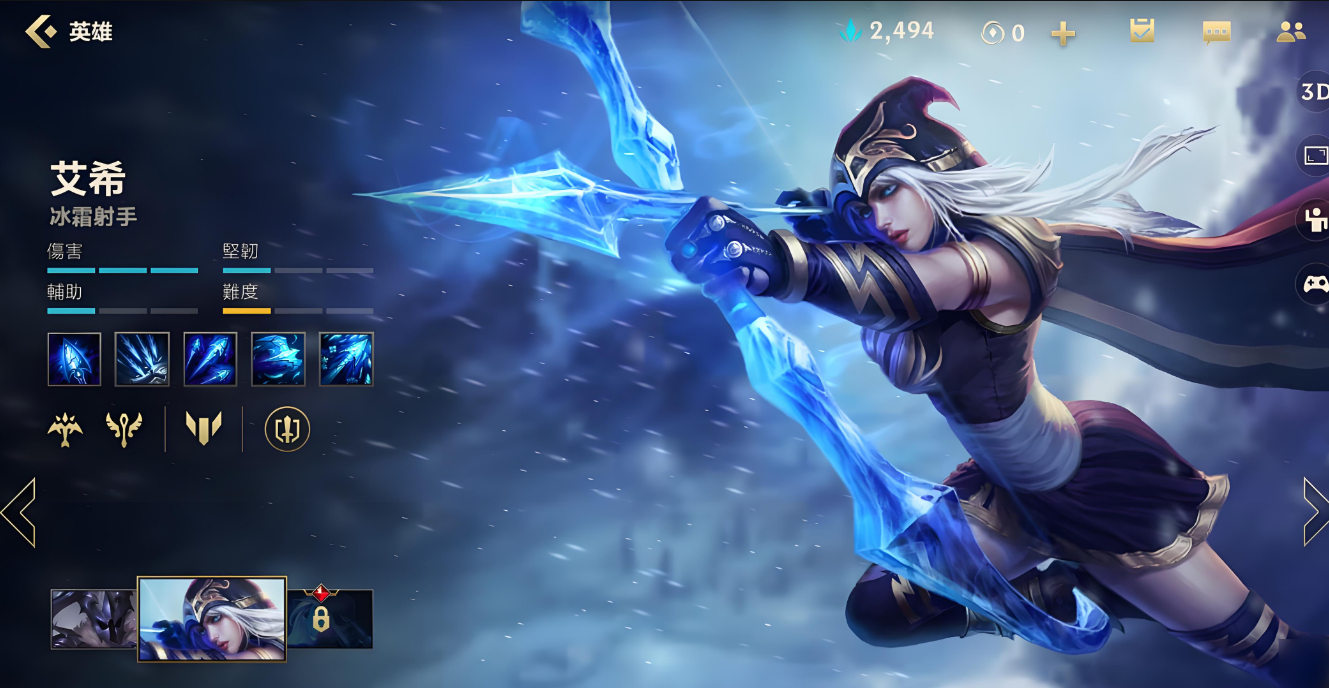Select the locked skin thumbnail

point(330,618)
